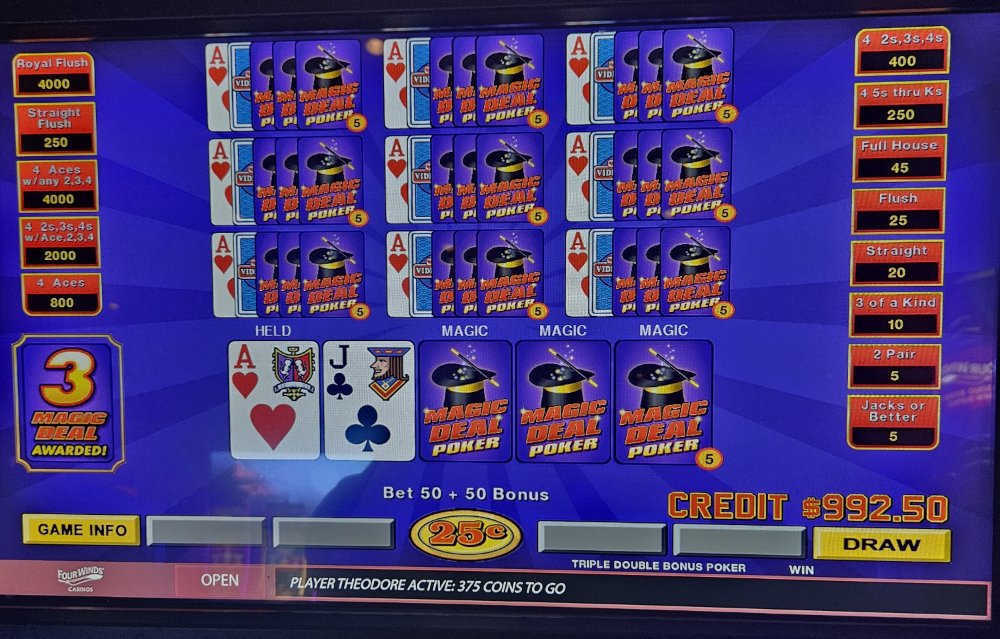Image resolution: width=1000 pixels, height=639 pixels.
Task: Open the GAME INFO screen
Action: click(81, 530)
